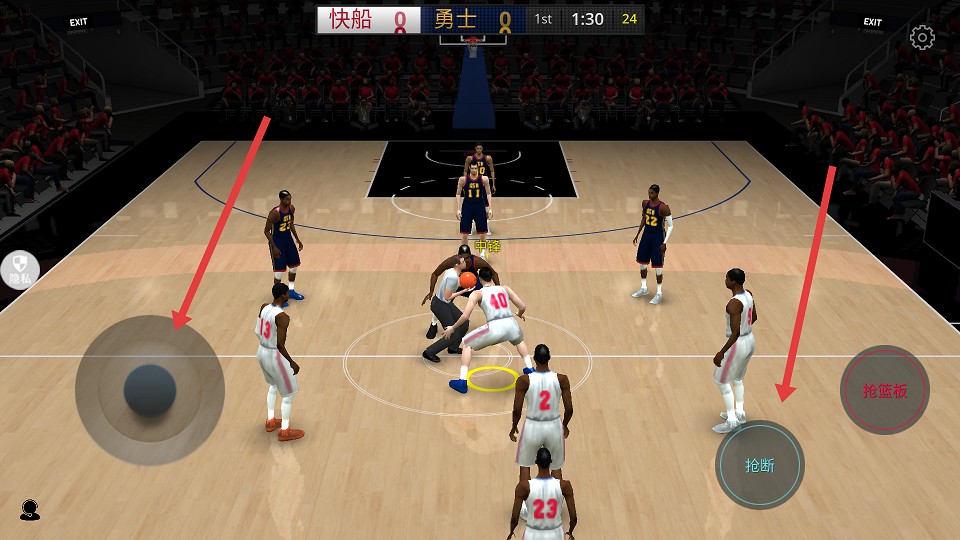Open the settings gear icon

(x=922, y=38)
